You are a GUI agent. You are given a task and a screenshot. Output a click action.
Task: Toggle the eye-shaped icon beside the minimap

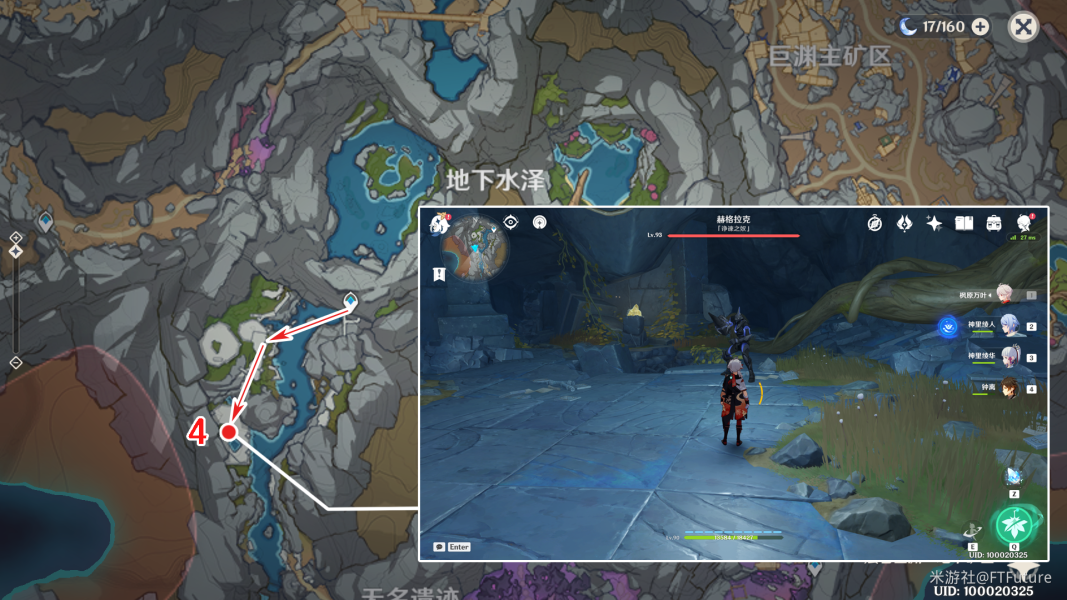(511, 222)
